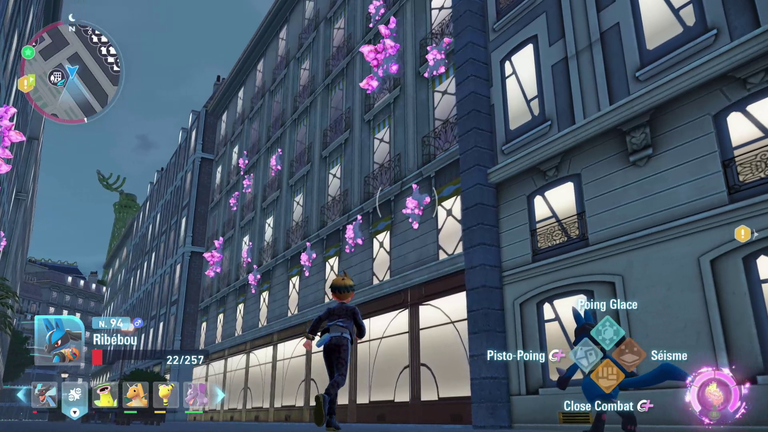Screen dimensions: 768x432
Task: Use the Pisto-Poing move
Action: click(x=586, y=354)
